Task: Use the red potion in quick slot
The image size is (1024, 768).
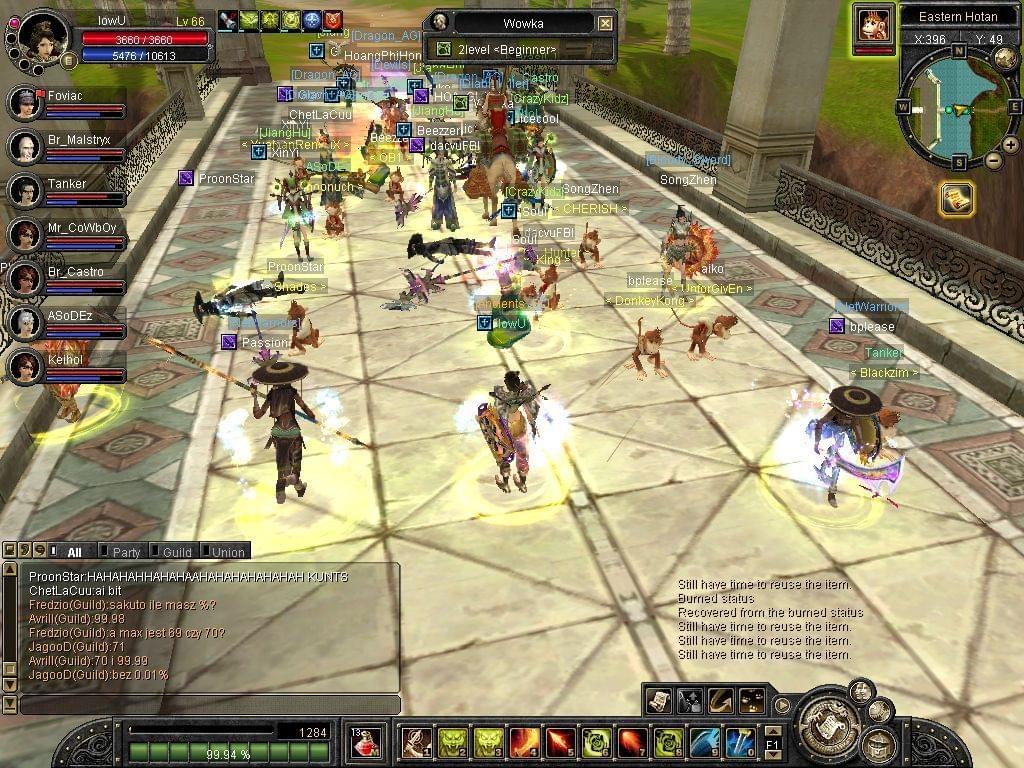Action: point(365,743)
